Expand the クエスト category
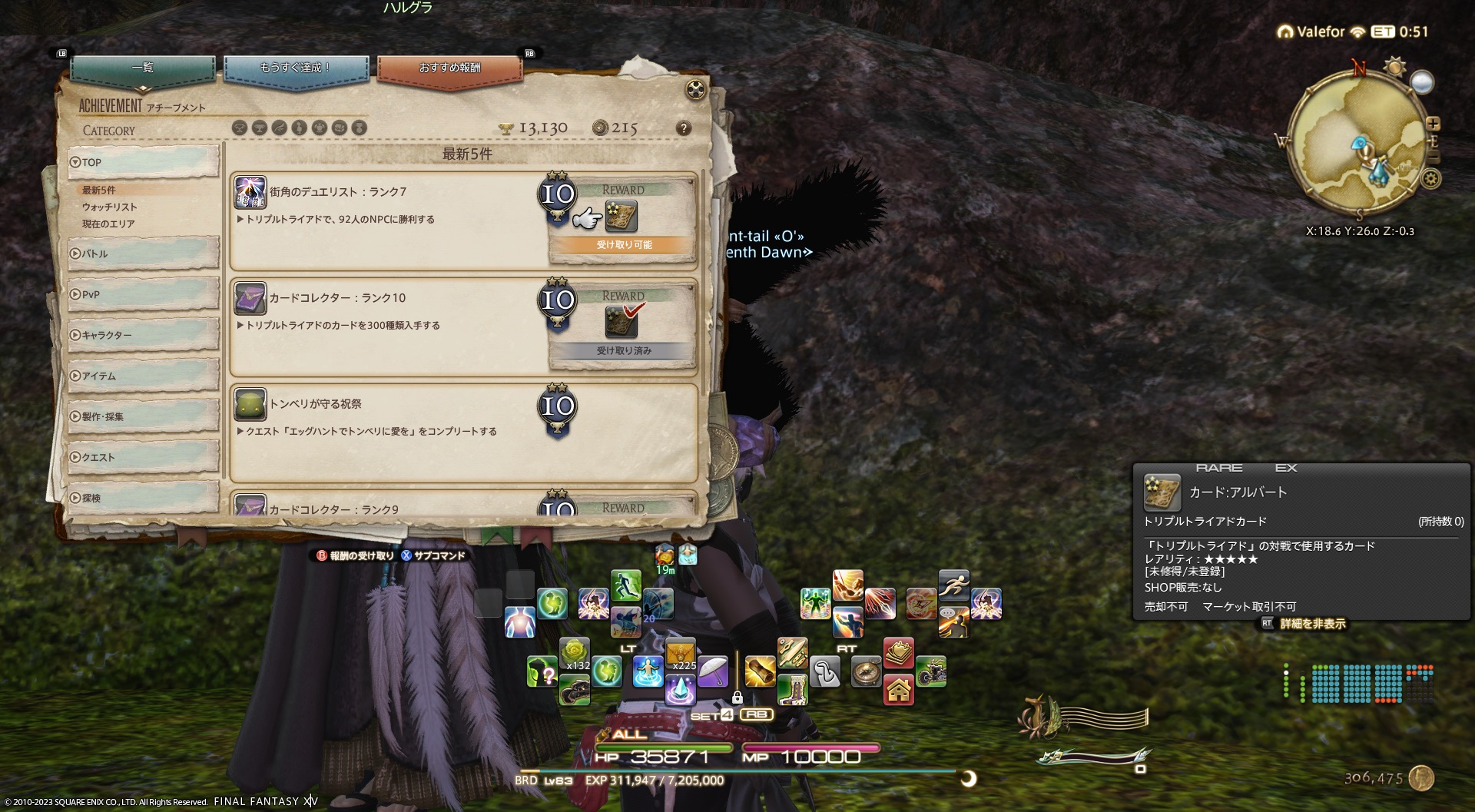The height and width of the screenshot is (812, 1475). [x=143, y=457]
